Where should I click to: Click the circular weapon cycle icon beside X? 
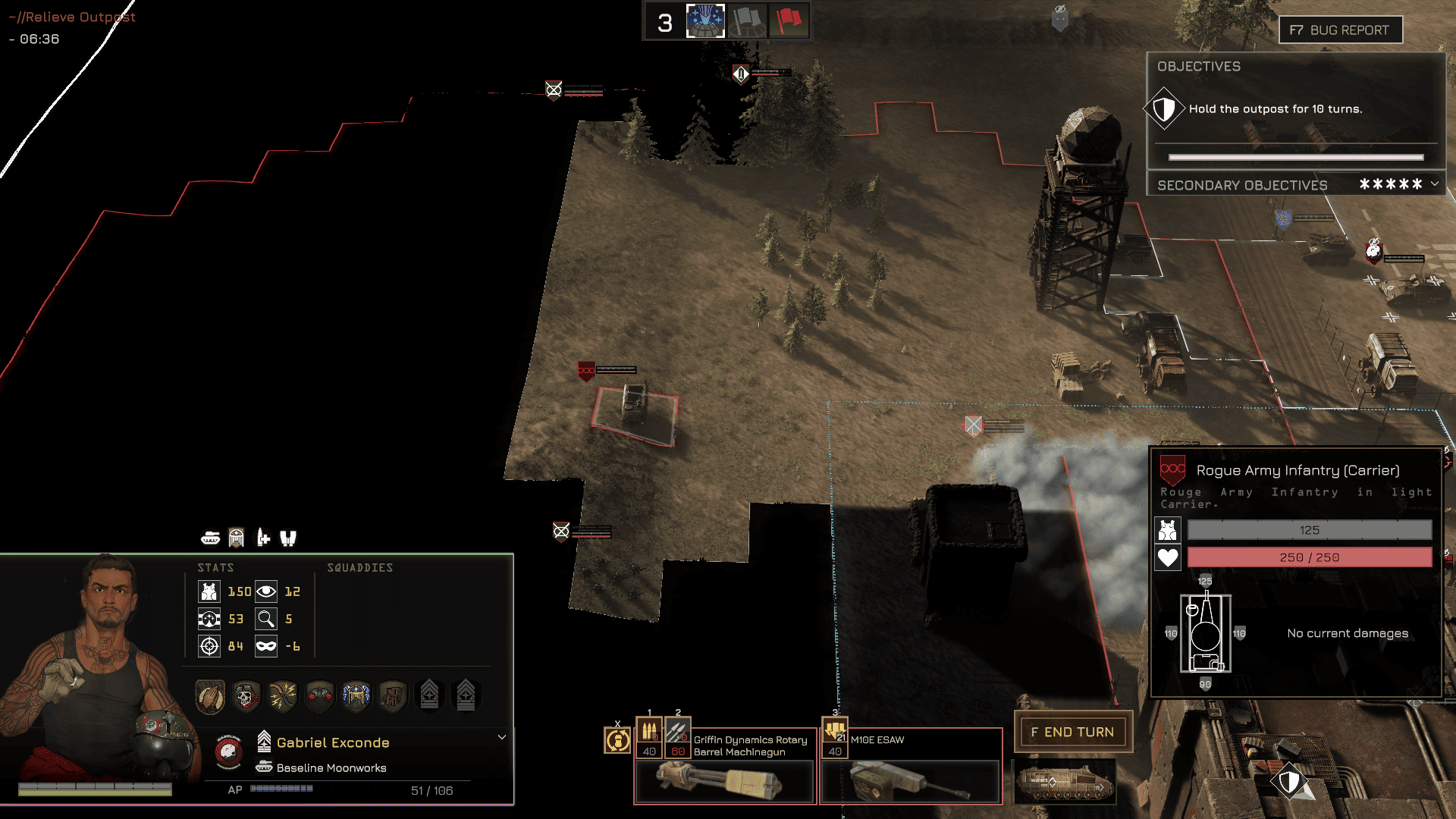click(x=617, y=740)
